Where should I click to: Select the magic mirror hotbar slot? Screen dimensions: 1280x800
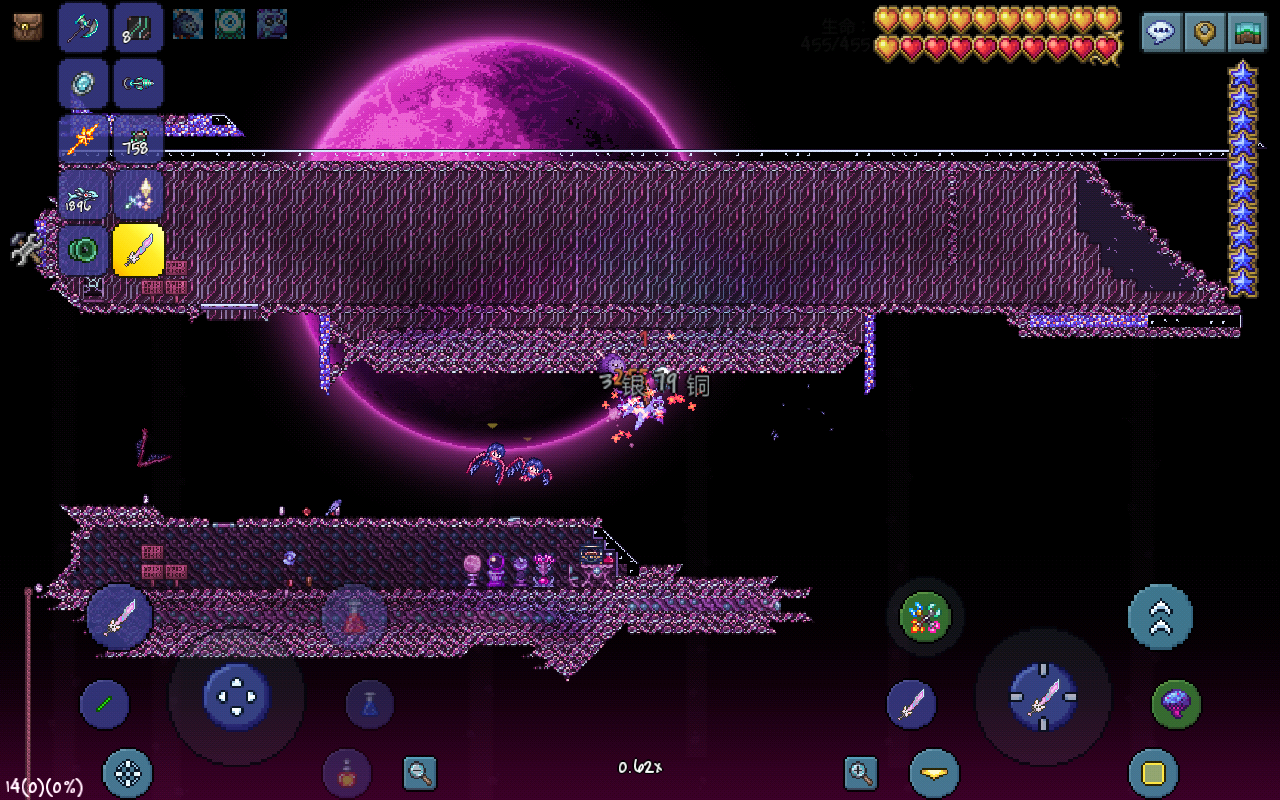(x=83, y=84)
